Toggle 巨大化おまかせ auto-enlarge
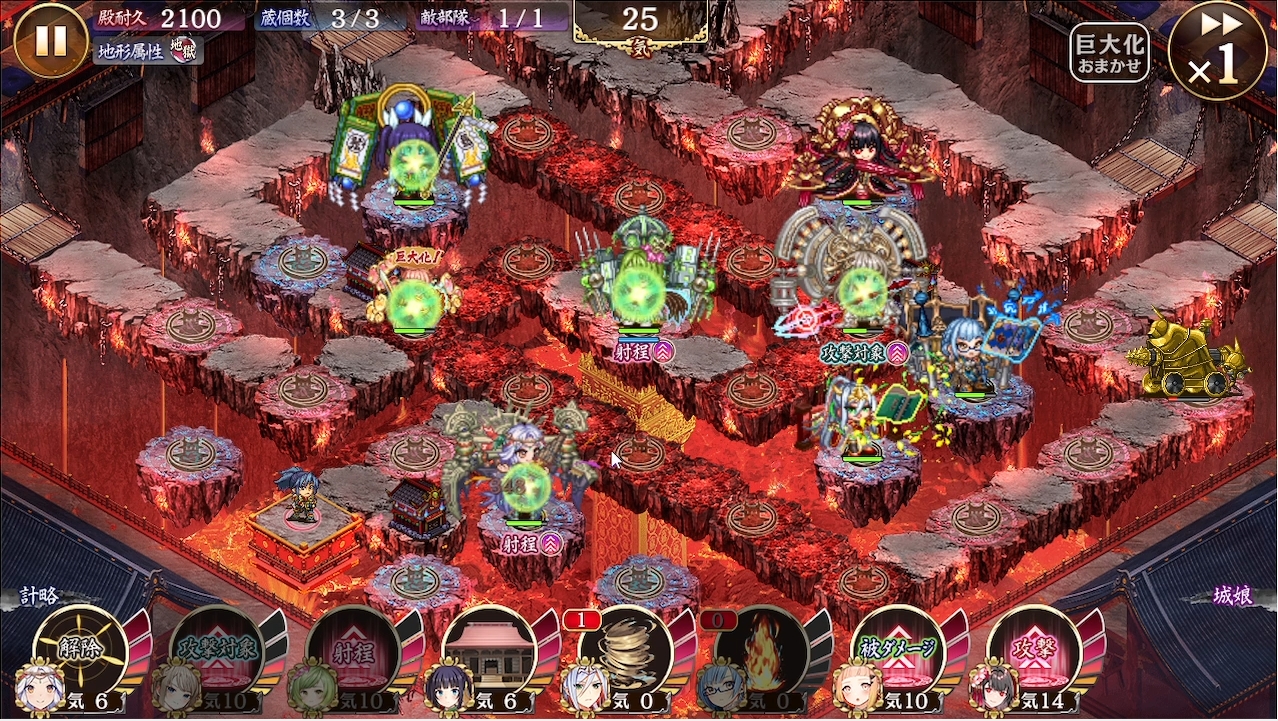This screenshot has height=721, width=1278. pos(1108,52)
